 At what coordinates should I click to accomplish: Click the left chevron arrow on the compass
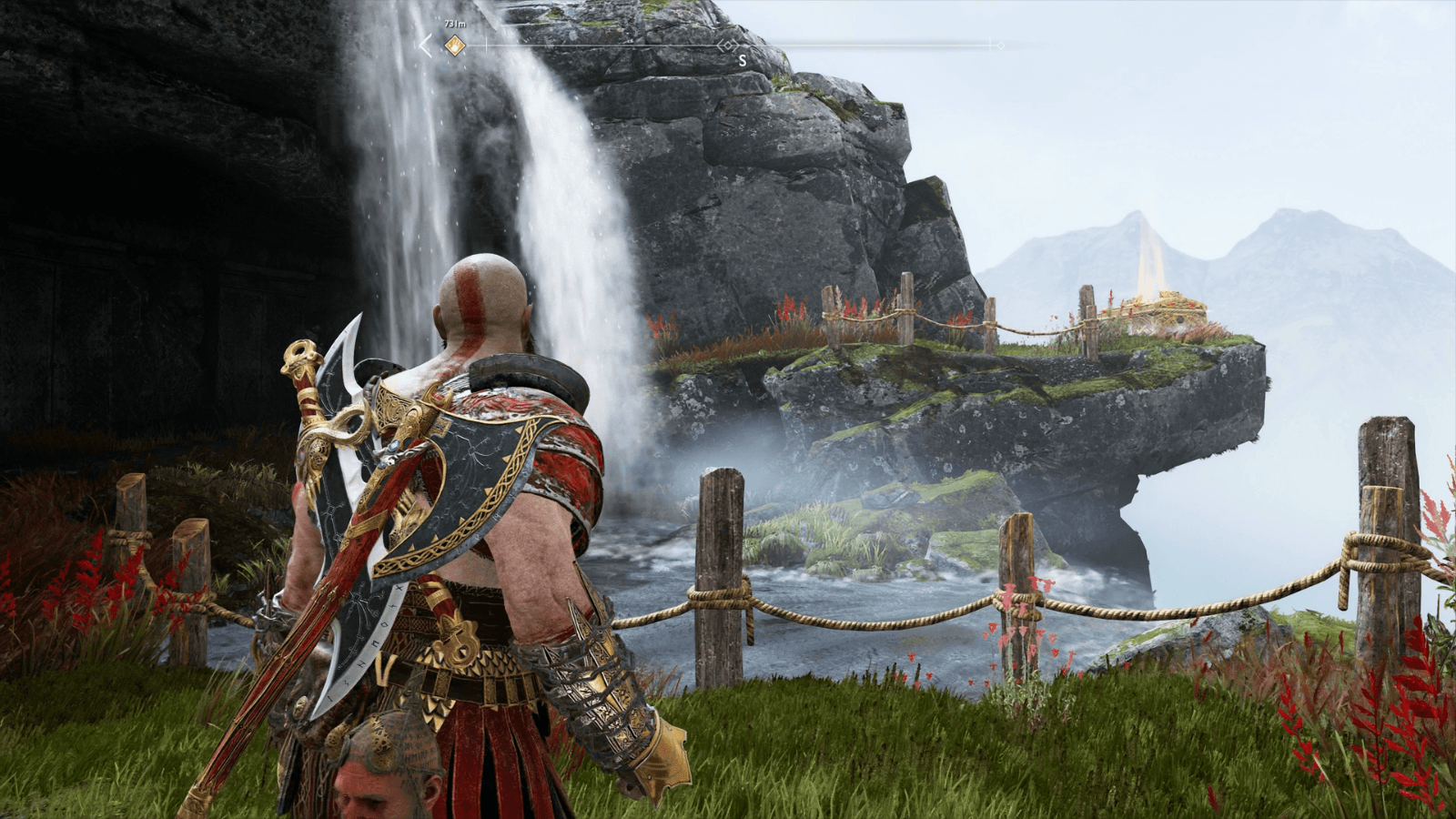pyautogui.click(x=425, y=45)
